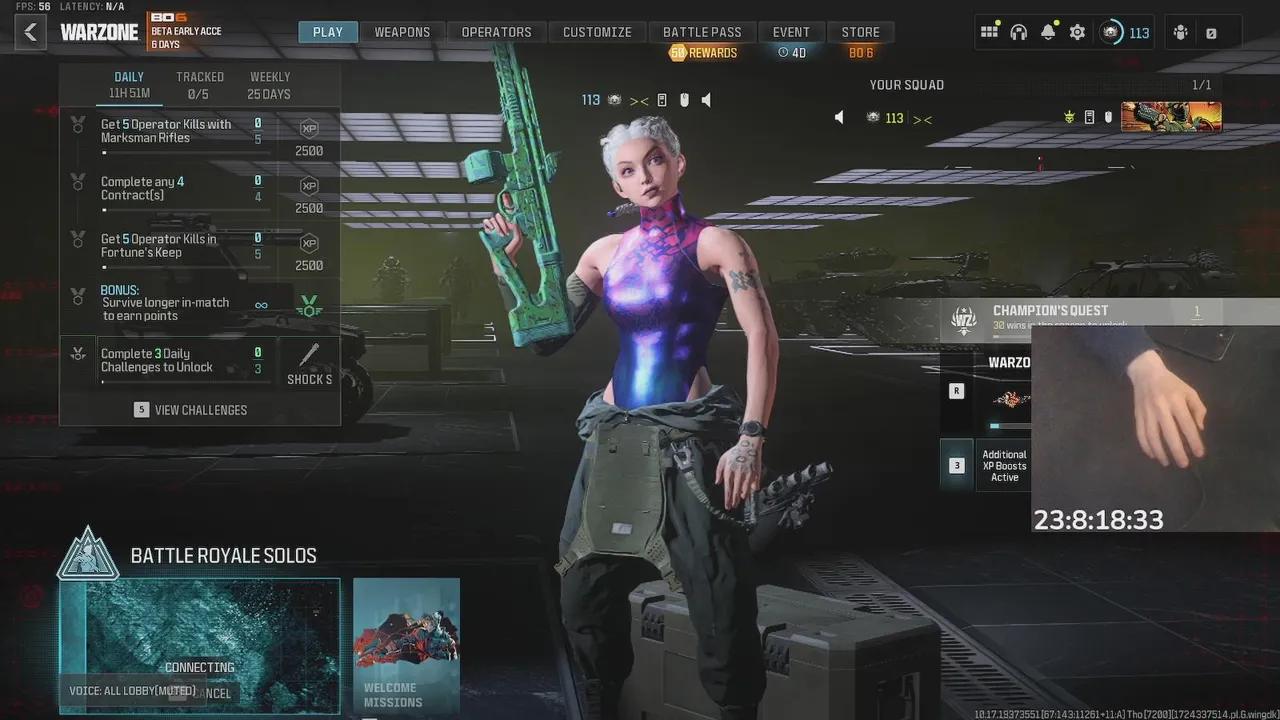Expand the squad slot showing 1/1
Screen dimensions: 1280x720
(x=1202, y=85)
